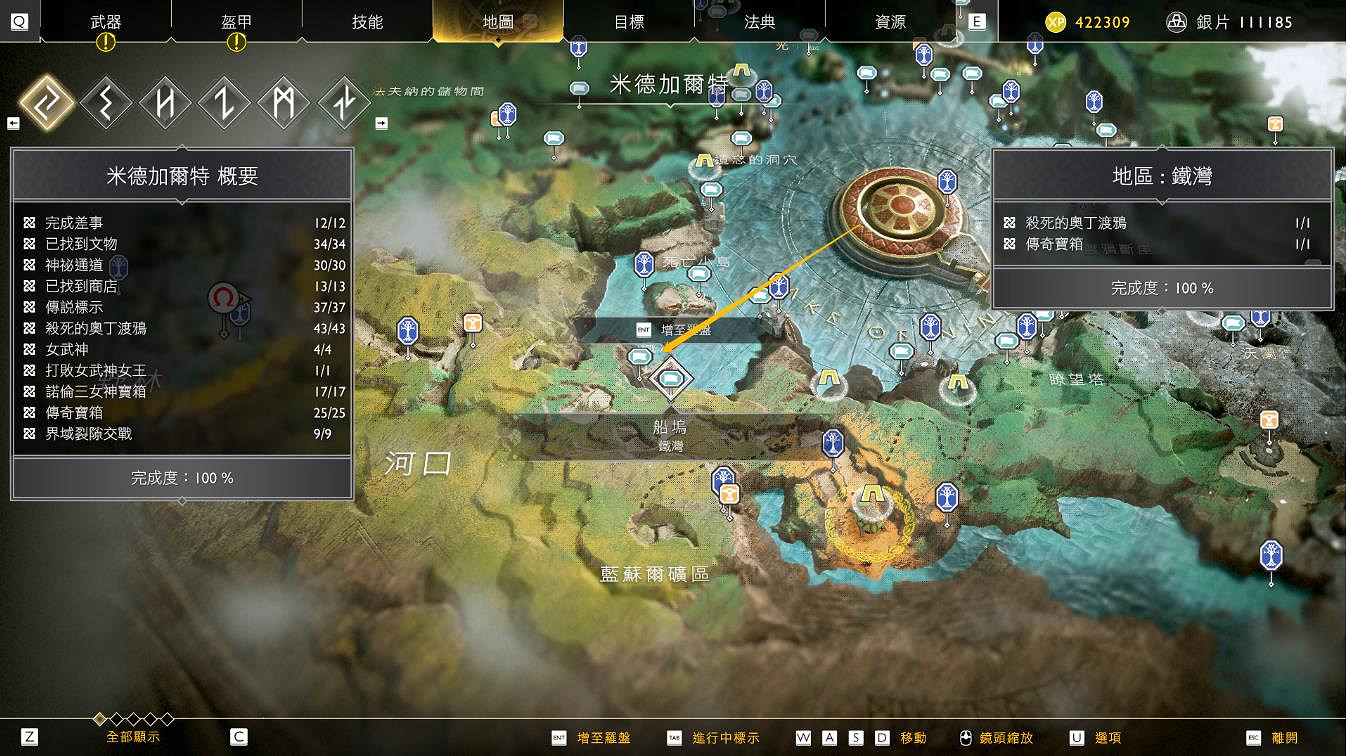1347x756 pixels.
Task: Click the left arrow beside the realm runes
Action: tap(14, 122)
